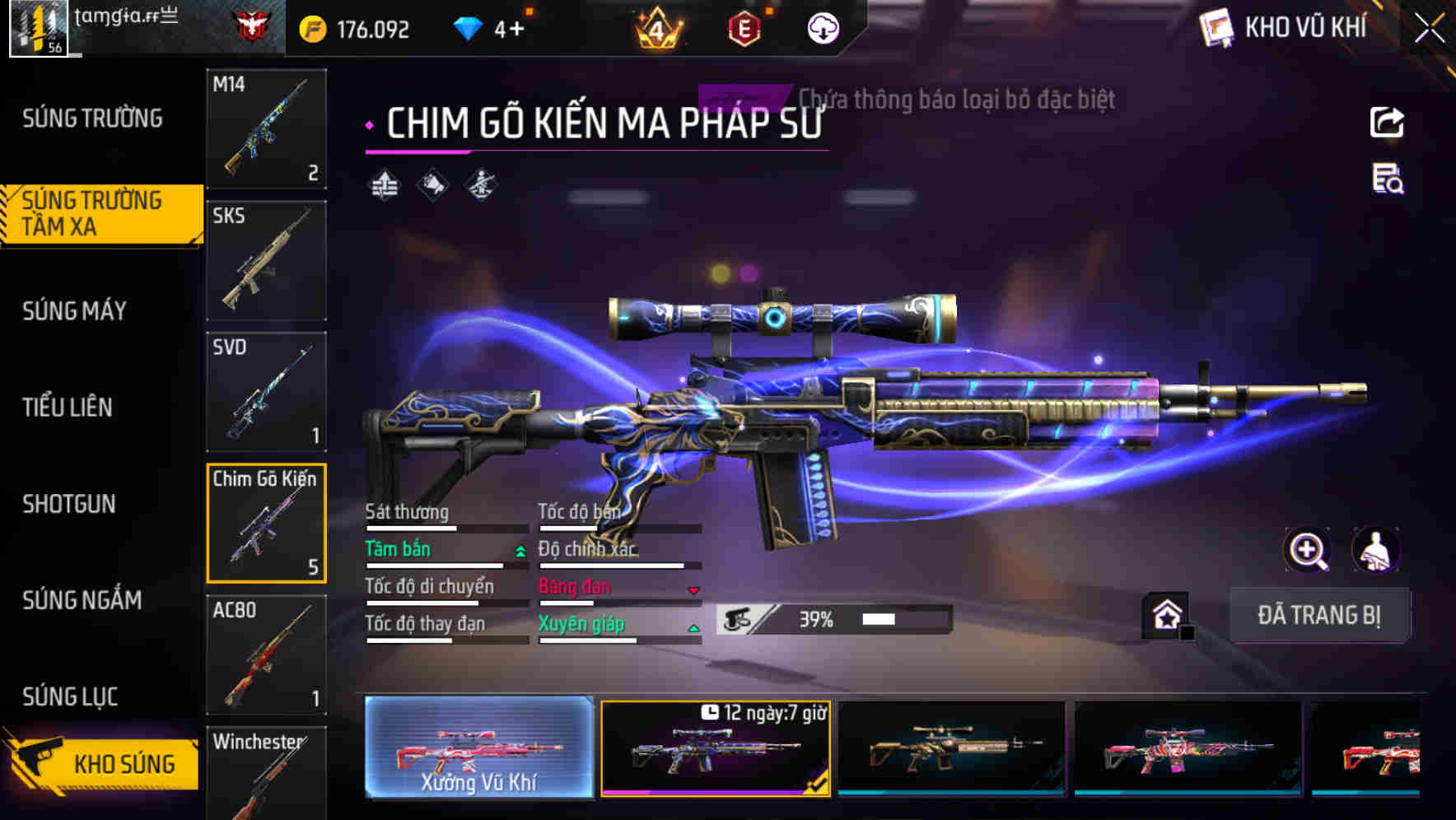The height and width of the screenshot is (820, 1456).
Task: Toggle the Xuyên giáp stat indicator
Action: tap(694, 627)
